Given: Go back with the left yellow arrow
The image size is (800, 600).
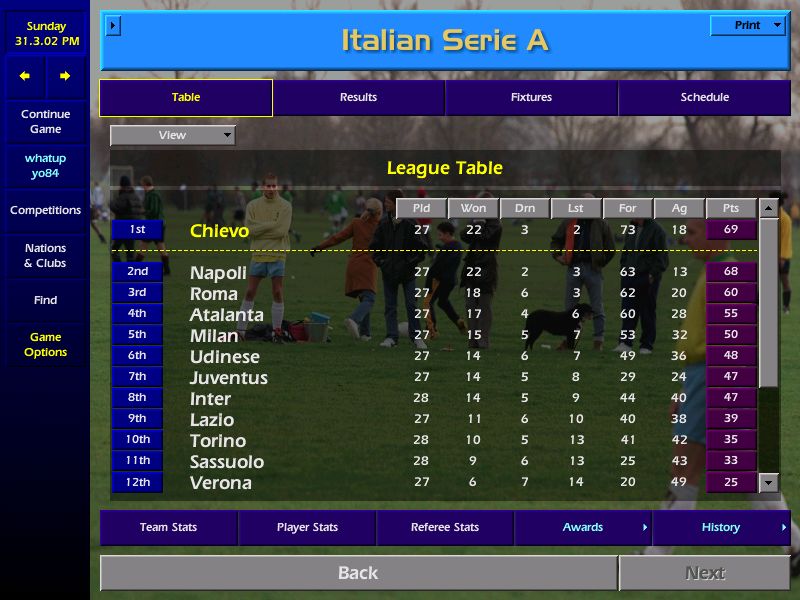Looking at the screenshot, I should pos(25,76).
